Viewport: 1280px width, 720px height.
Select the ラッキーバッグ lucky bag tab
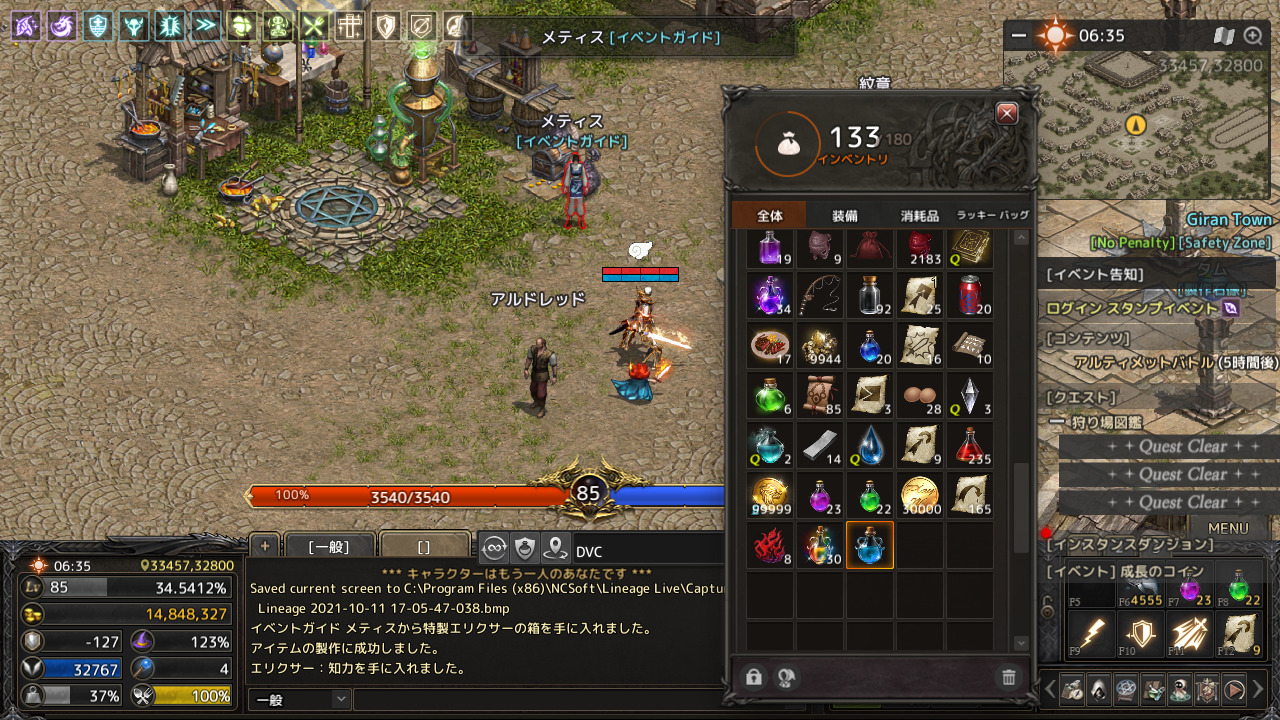(x=992, y=216)
